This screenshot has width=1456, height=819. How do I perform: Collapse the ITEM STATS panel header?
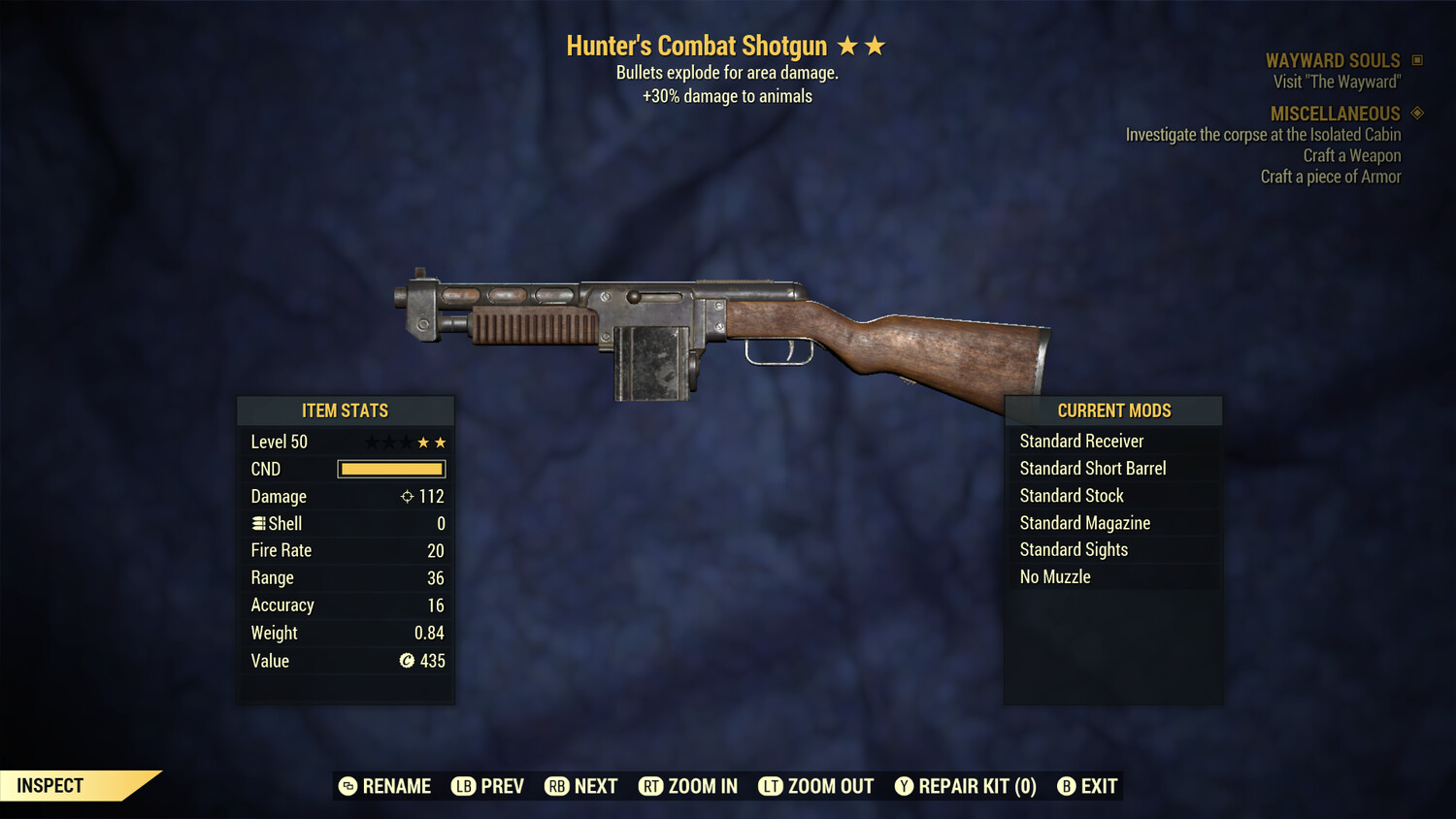point(346,410)
